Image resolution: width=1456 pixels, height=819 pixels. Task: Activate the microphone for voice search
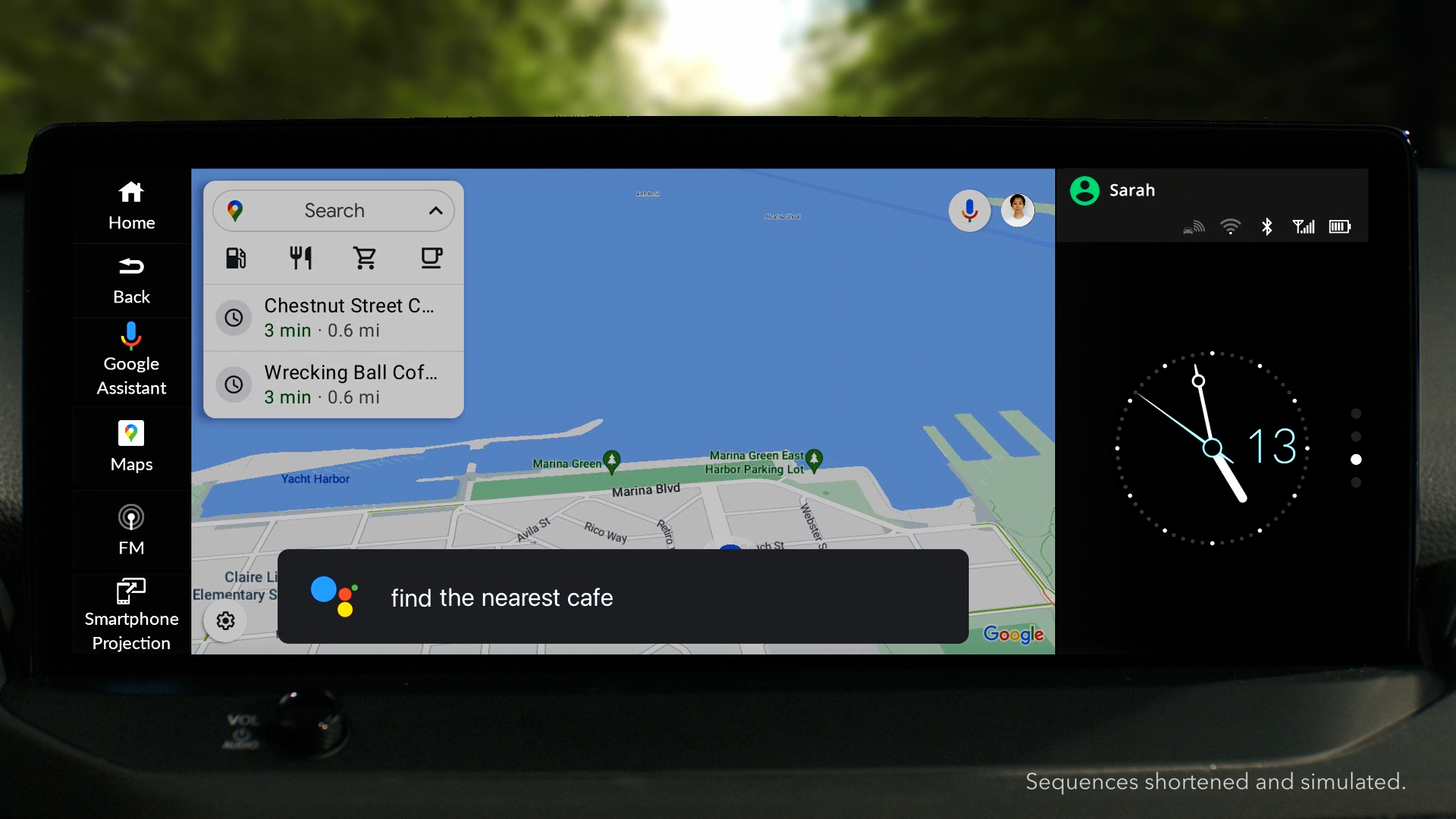point(971,210)
